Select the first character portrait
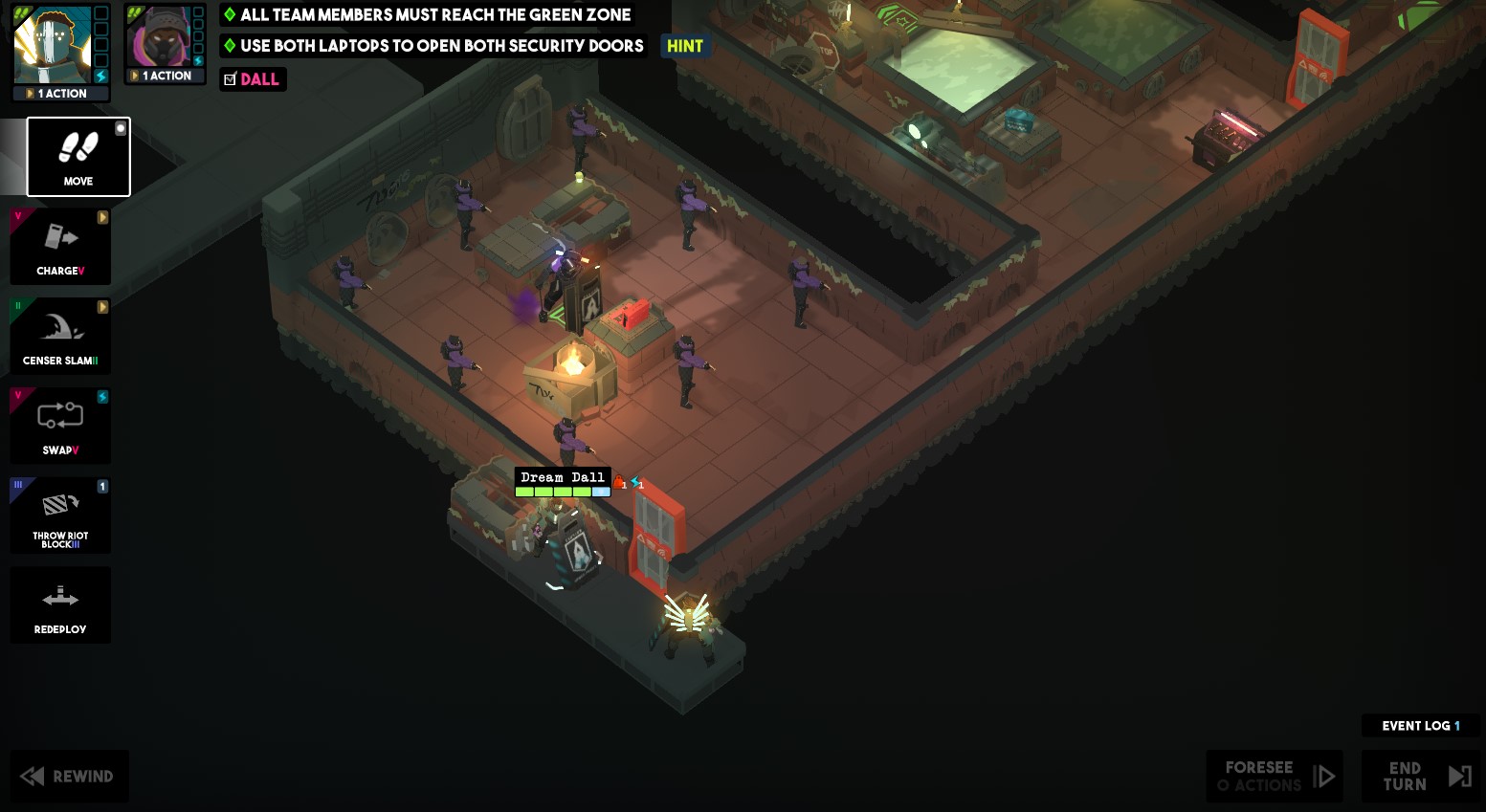The image size is (1486, 812). pos(55,45)
